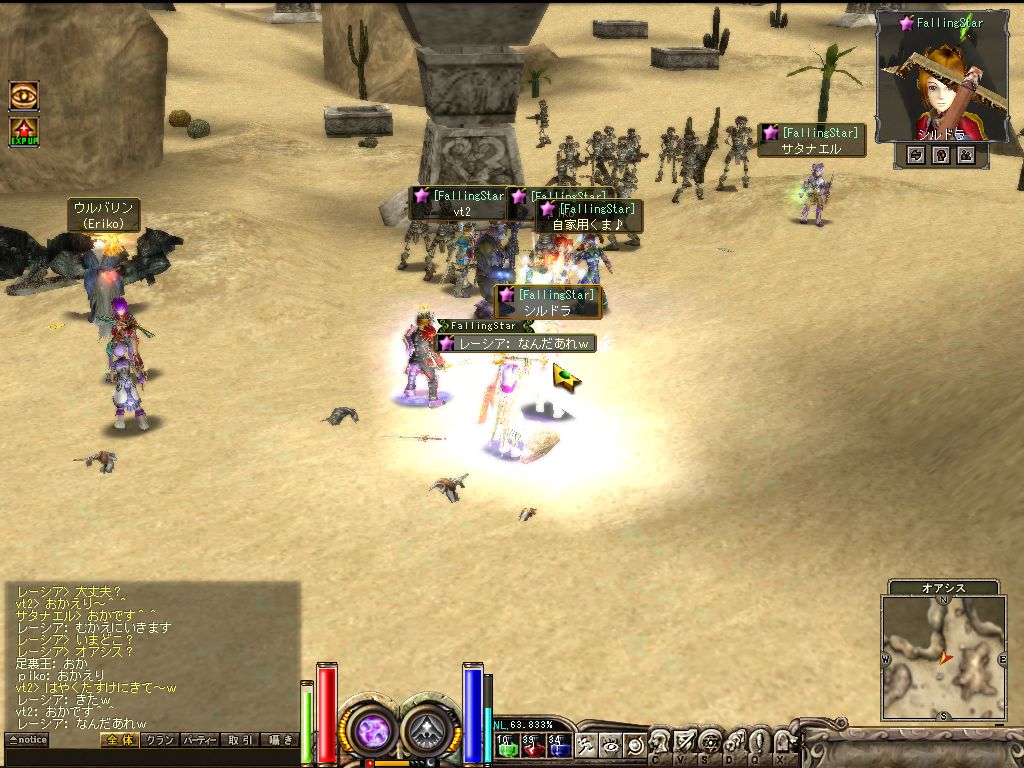Viewport: 1024px width, 768px height.
Task: Toggle the running figure icon
Action: click(x=586, y=745)
